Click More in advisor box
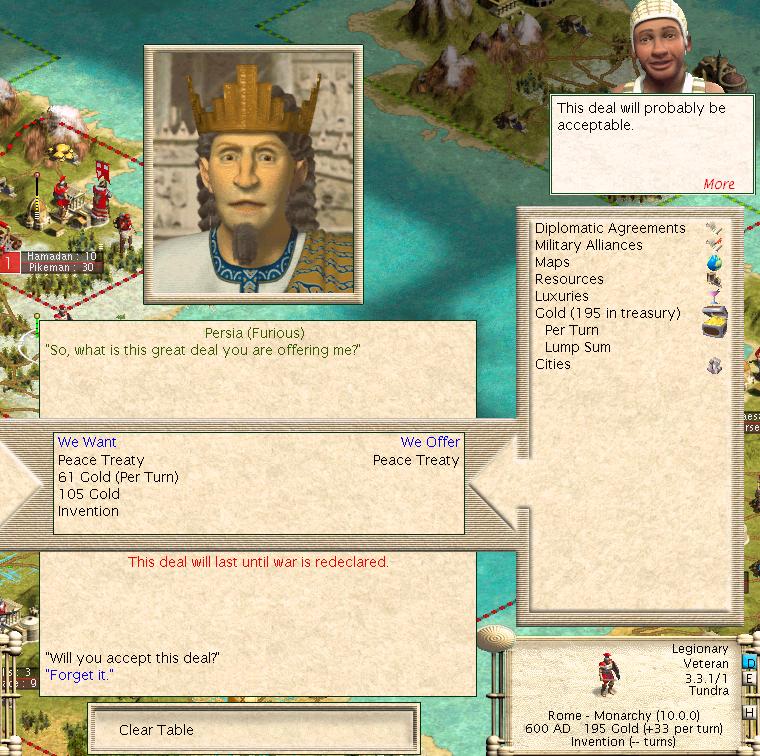760x756 pixels. coord(718,184)
